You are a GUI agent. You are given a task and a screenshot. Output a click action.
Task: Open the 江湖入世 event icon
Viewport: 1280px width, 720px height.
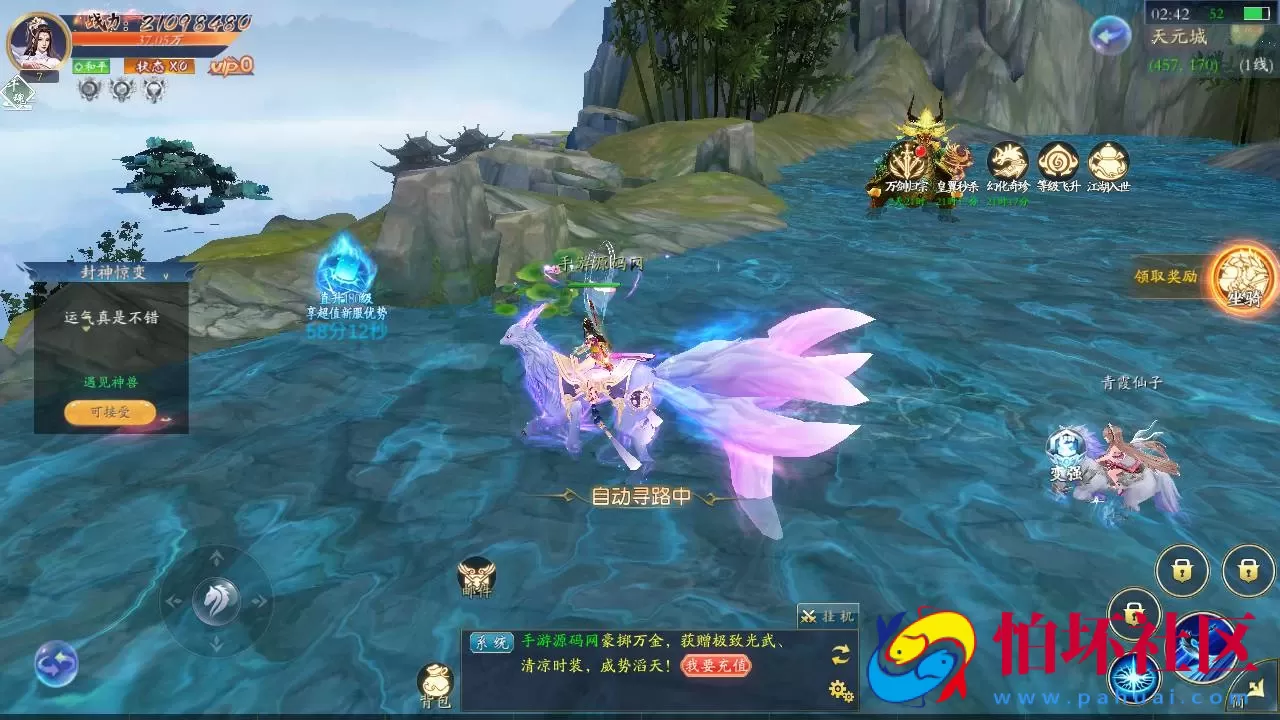[x=1108, y=163]
